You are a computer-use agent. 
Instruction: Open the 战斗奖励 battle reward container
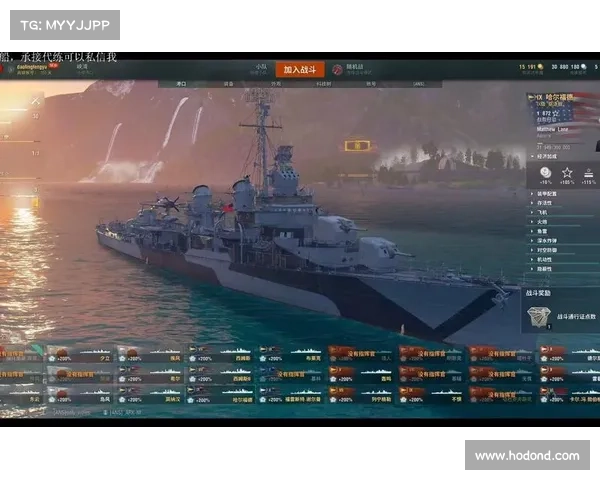pos(538,317)
